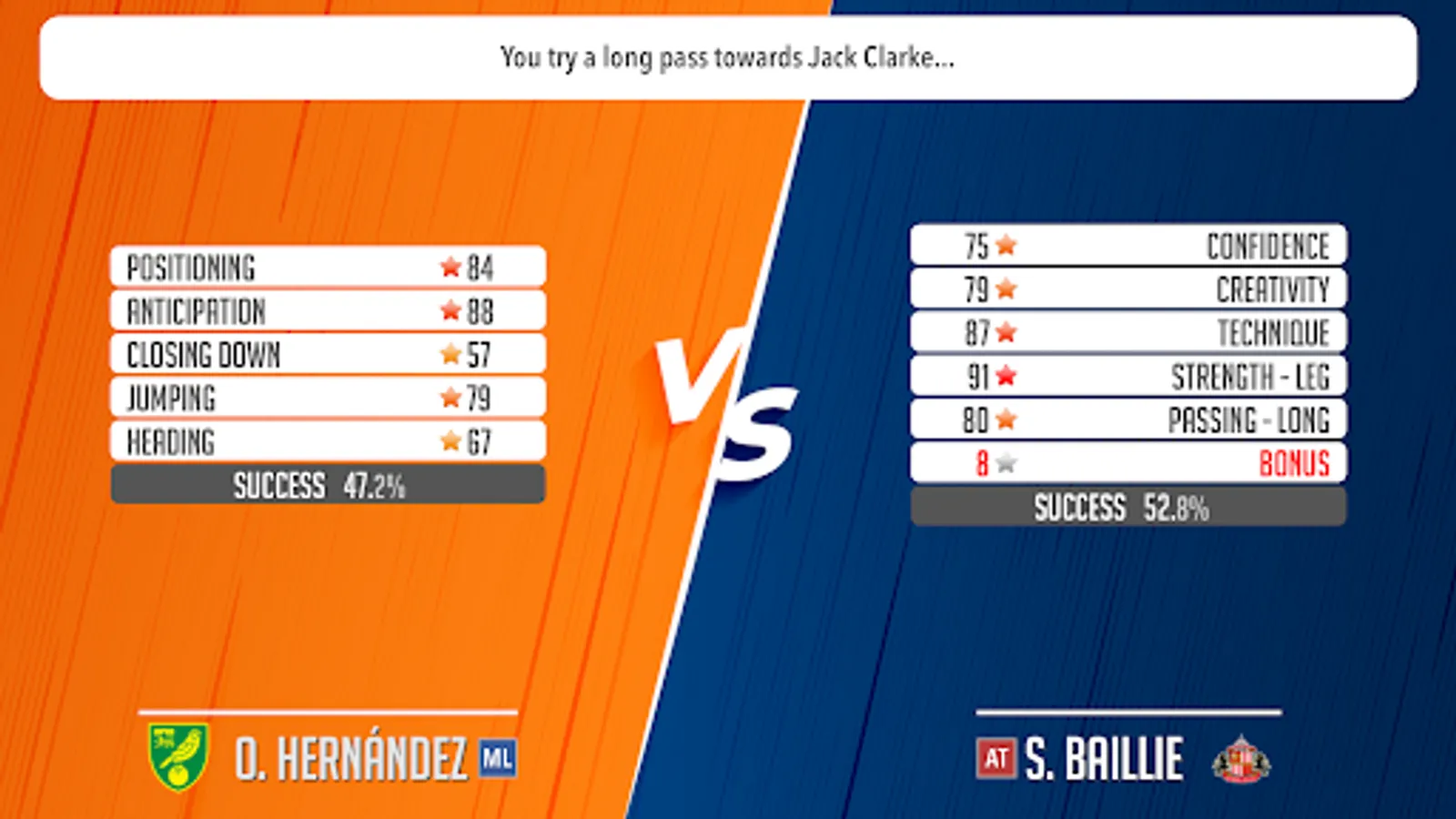Tap the grey star beside the Bonus value
This screenshot has width=1456, height=819.
pyautogui.click(x=1004, y=463)
